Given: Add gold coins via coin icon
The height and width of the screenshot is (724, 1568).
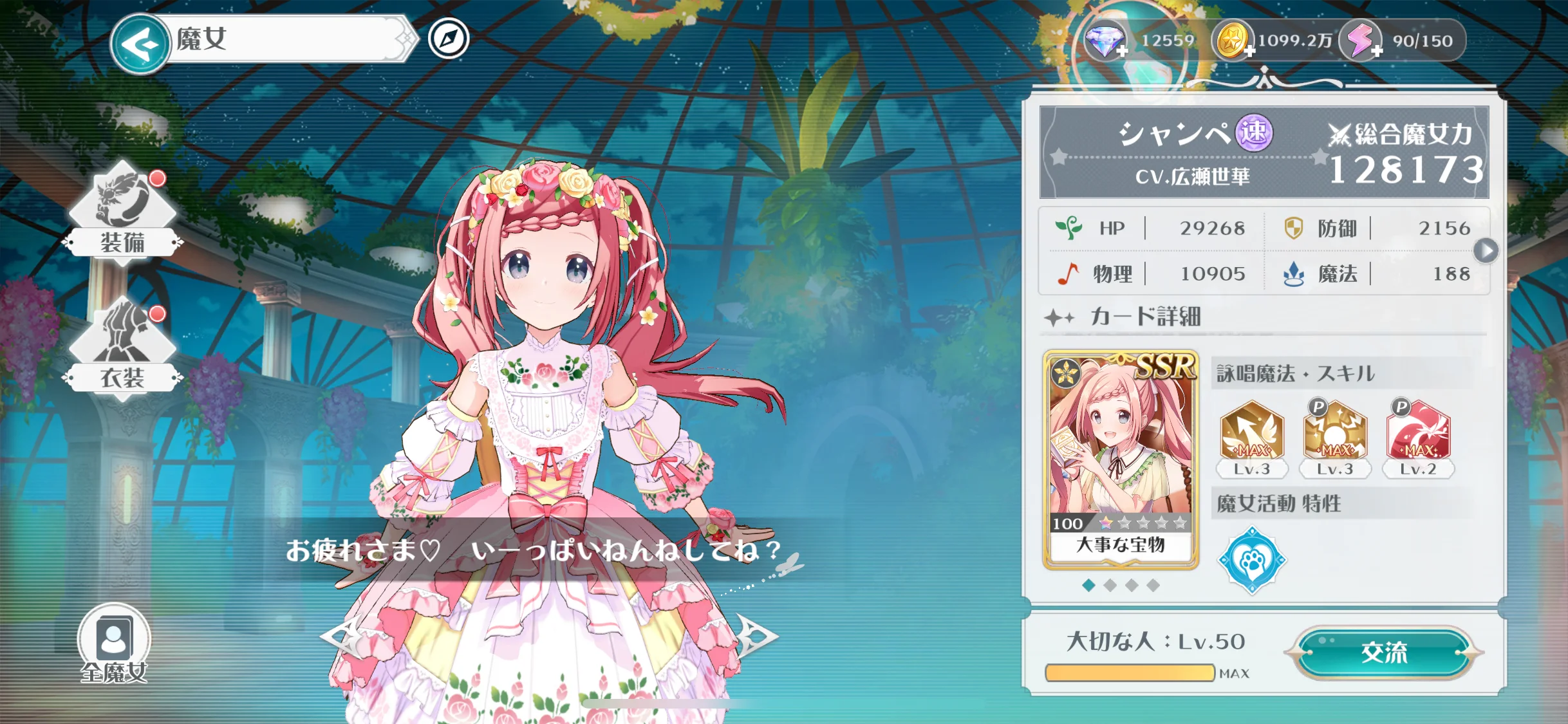Looking at the screenshot, I should click(x=1232, y=41).
